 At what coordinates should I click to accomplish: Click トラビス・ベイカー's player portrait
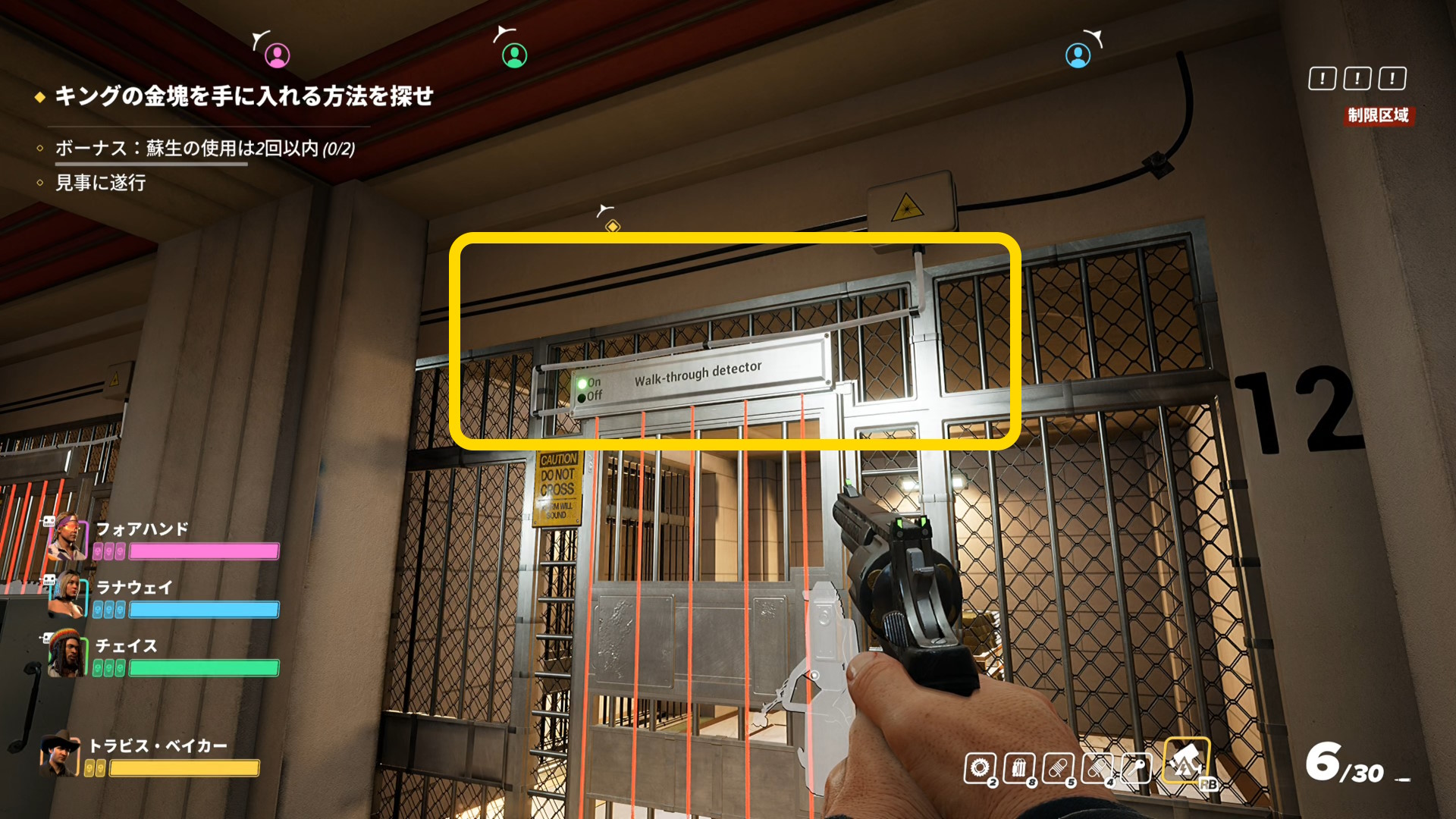coord(60,755)
